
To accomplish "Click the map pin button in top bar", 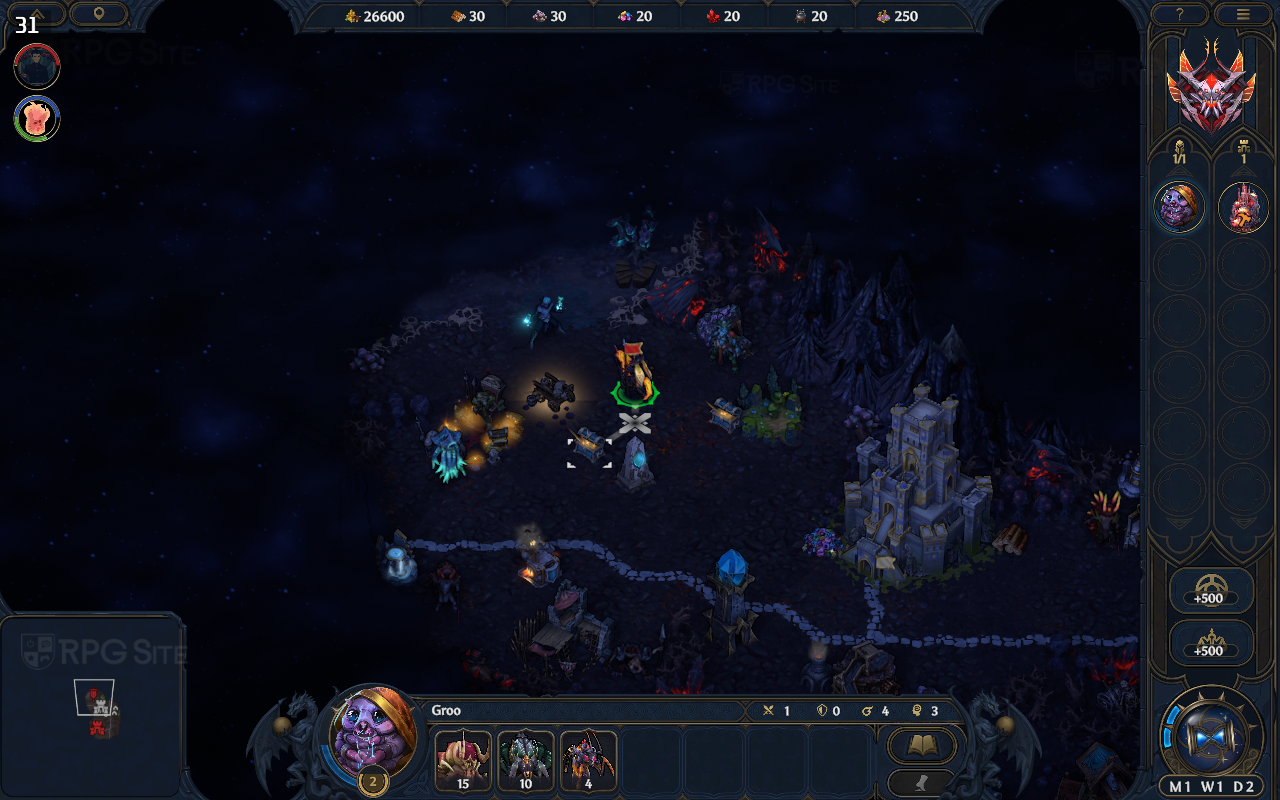I will coord(99,14).
